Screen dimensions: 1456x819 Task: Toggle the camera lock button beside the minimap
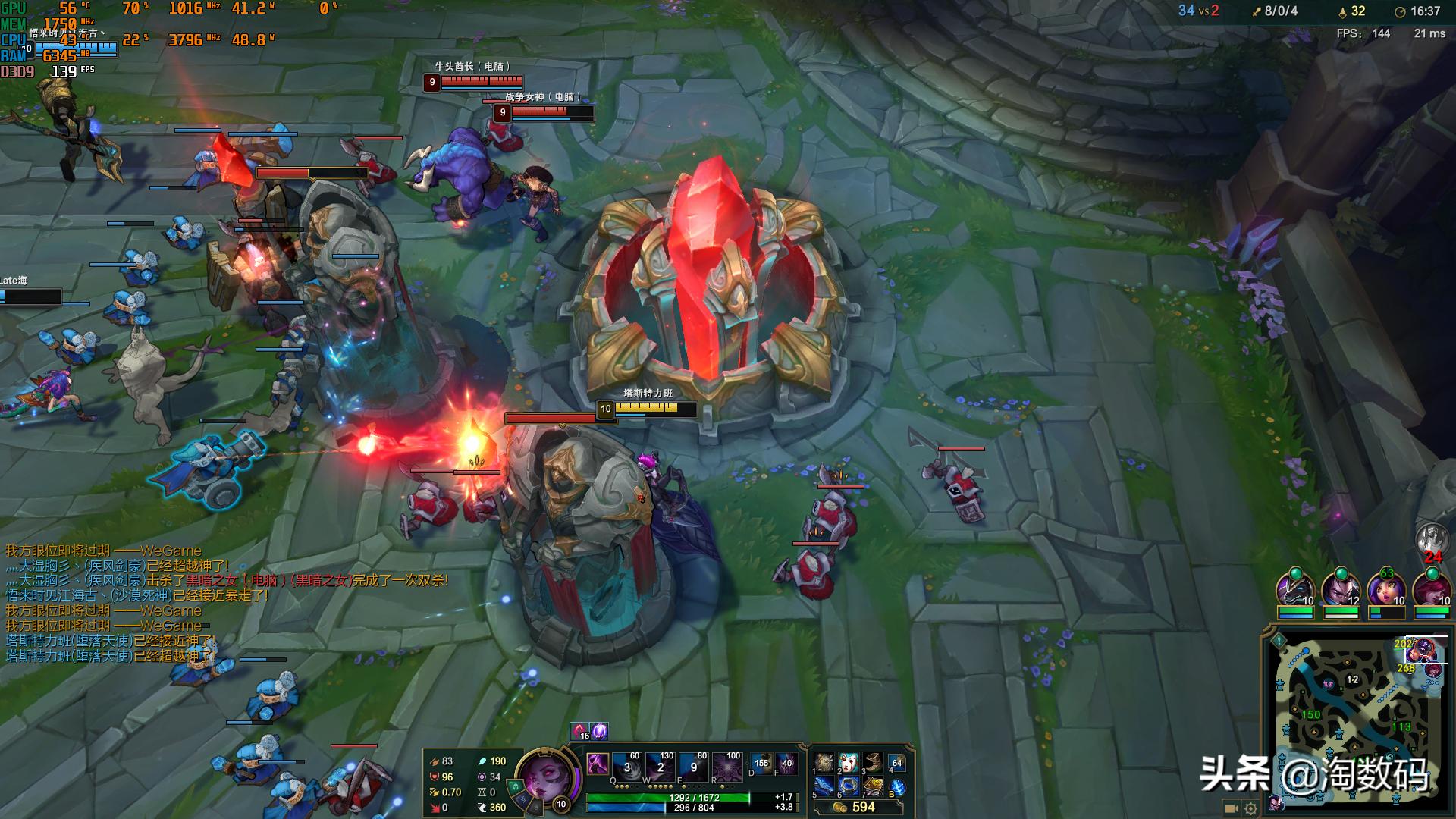[x=1232, y=808]
